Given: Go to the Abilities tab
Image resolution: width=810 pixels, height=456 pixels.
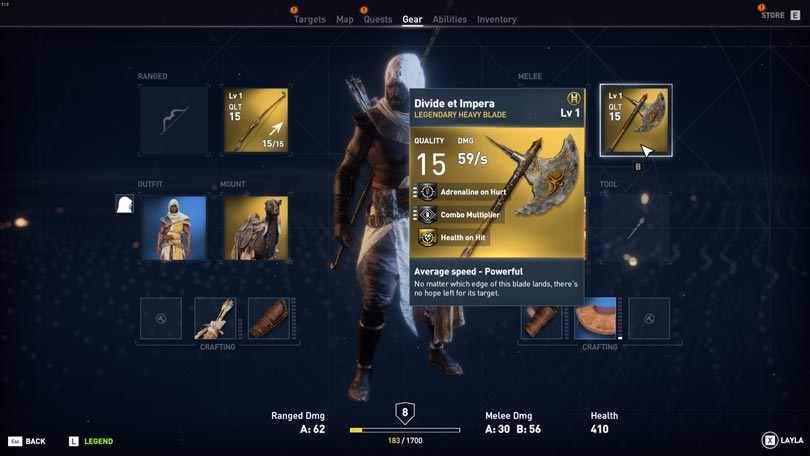Looking at the screenshot, I should pyautogui.click(x=449, y=20).
